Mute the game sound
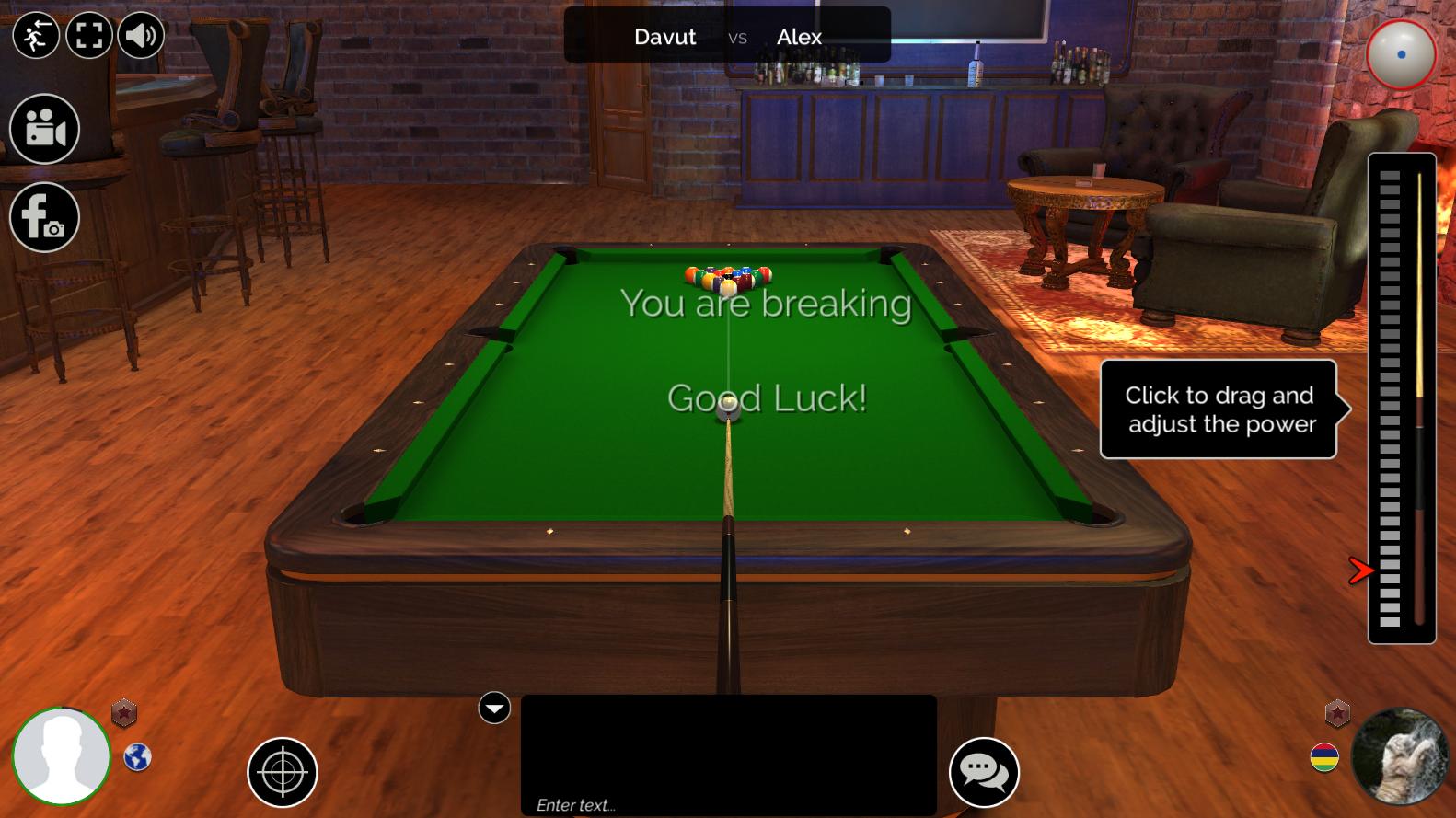 pyautogui.click(x=140, y=36)
